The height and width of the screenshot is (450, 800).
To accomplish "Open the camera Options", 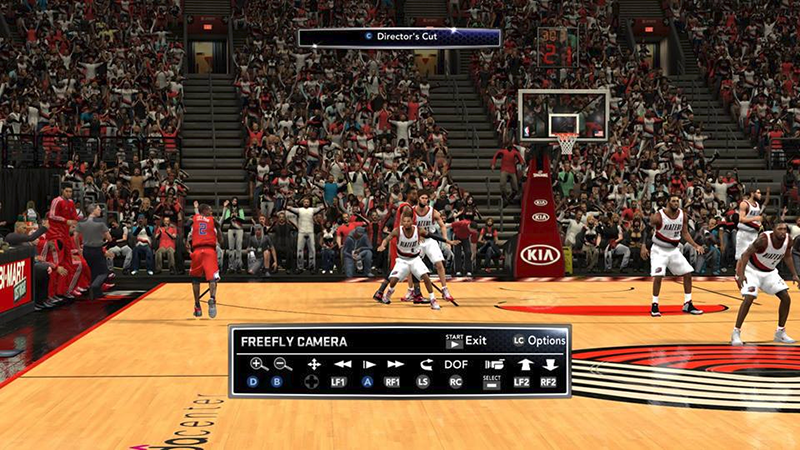I will (x=539, y=340).
